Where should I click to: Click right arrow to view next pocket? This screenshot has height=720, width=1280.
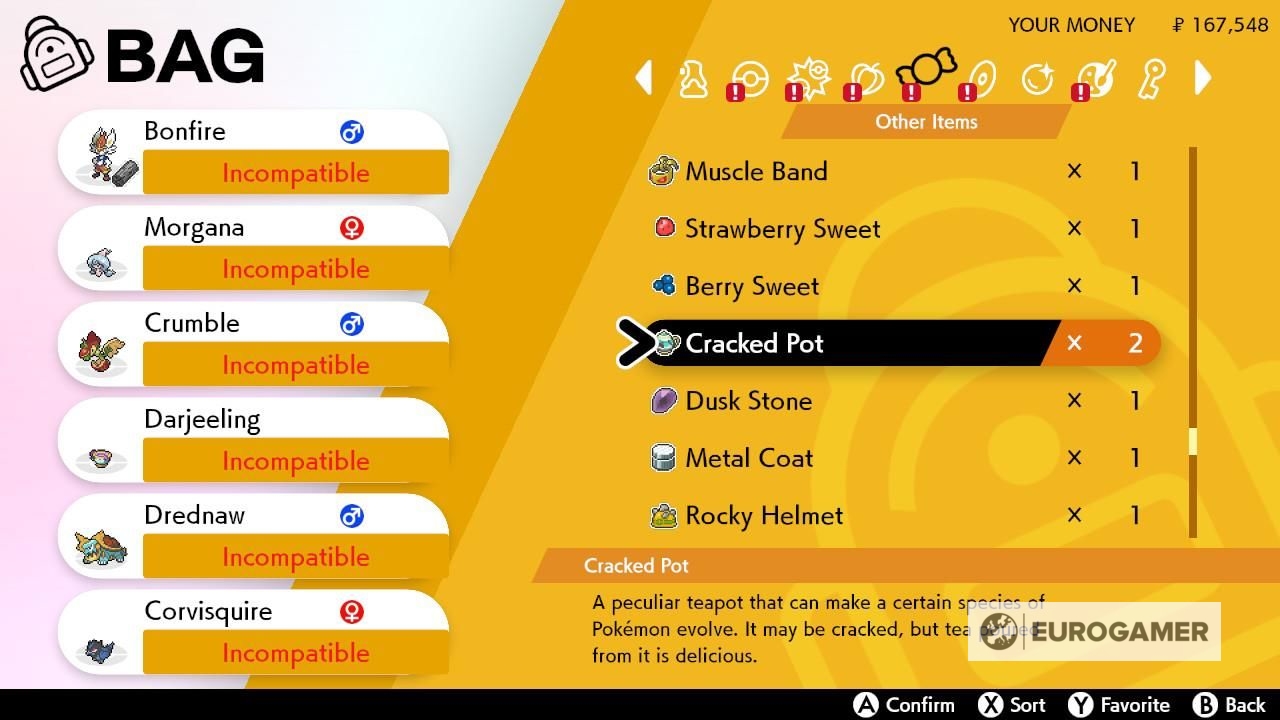point(1203,78)
